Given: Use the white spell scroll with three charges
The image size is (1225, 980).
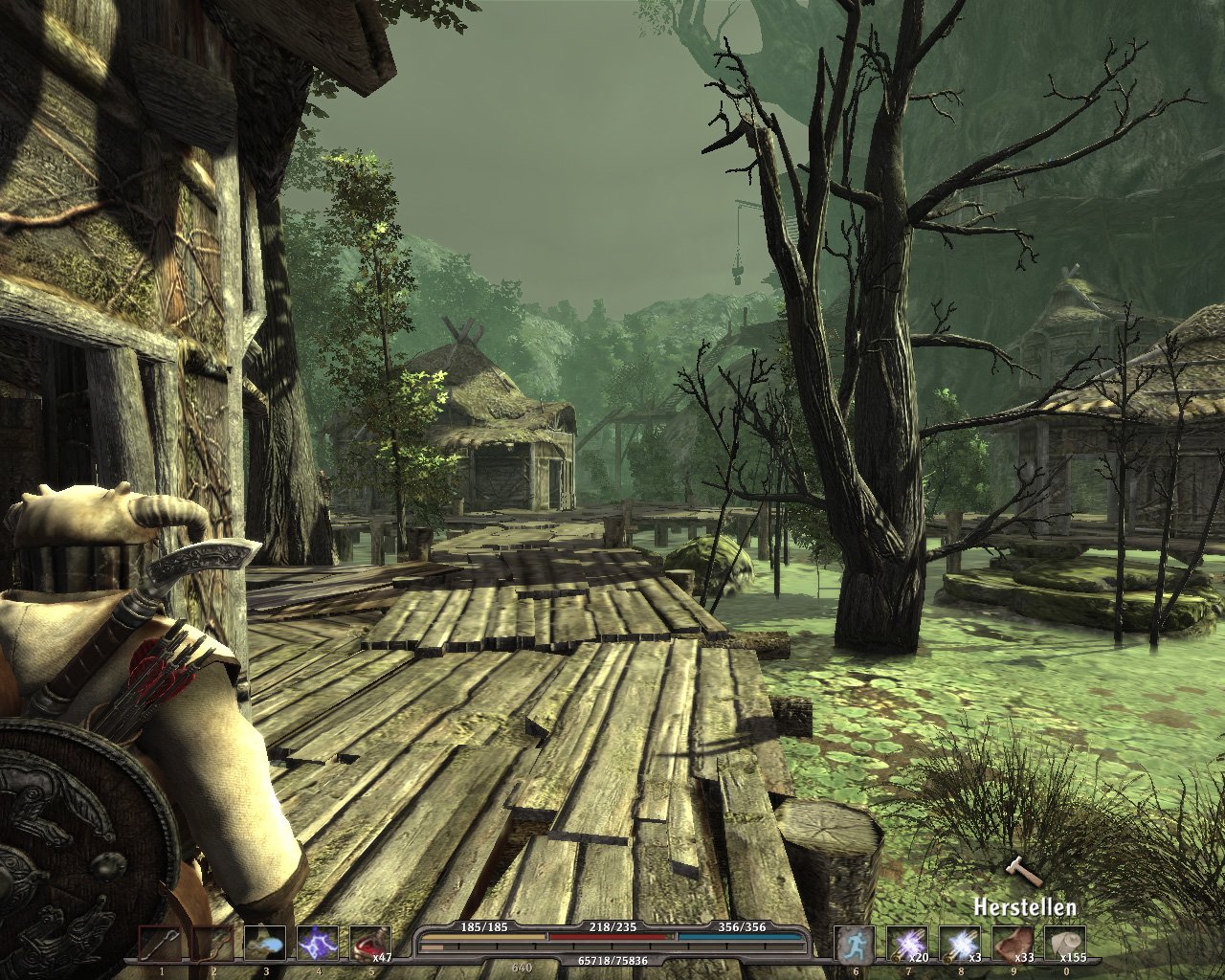Looking at the screenshot, I should point(960,944).
